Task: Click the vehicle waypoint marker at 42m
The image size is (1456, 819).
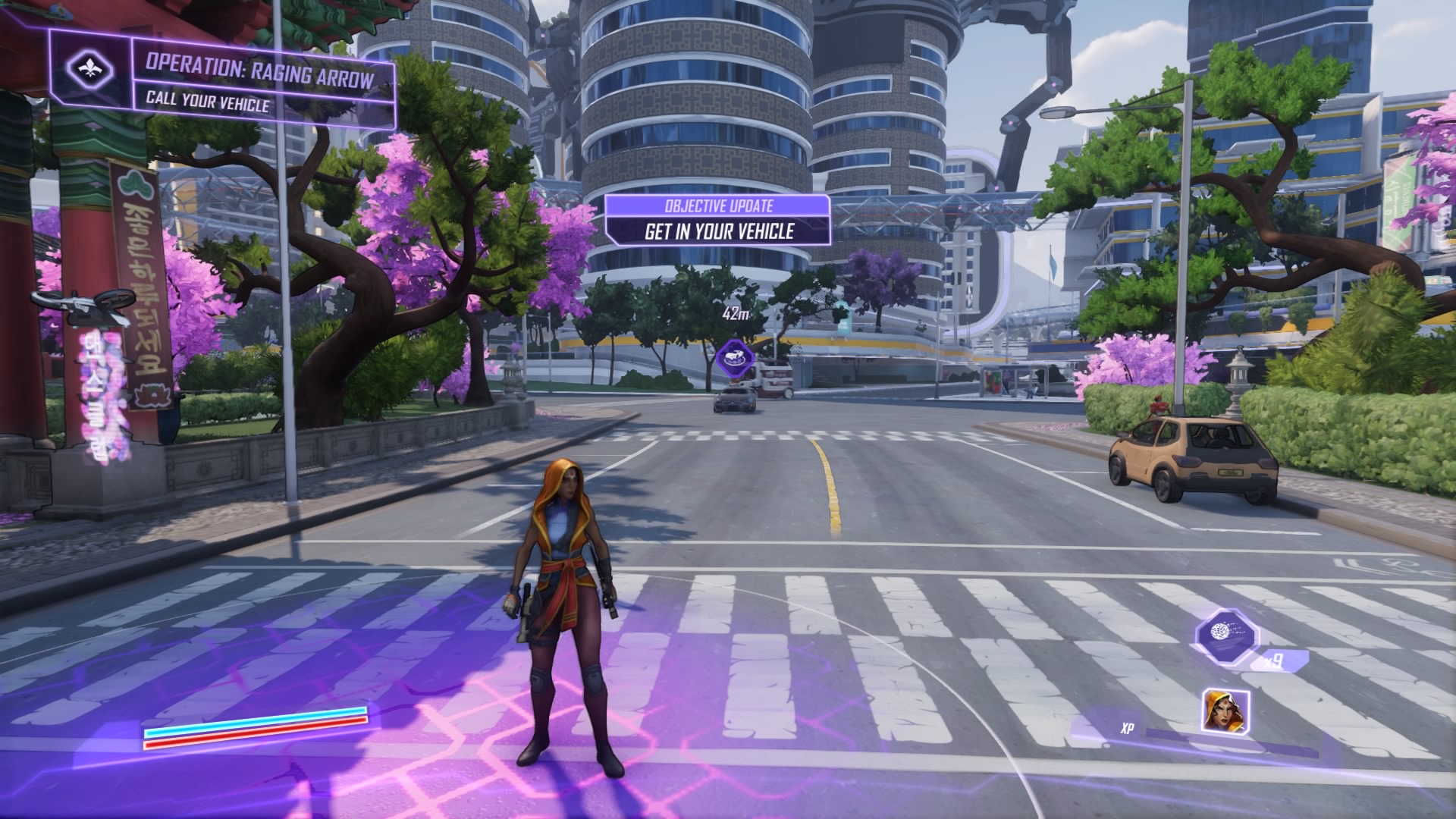Action: (x=734, y=356)
